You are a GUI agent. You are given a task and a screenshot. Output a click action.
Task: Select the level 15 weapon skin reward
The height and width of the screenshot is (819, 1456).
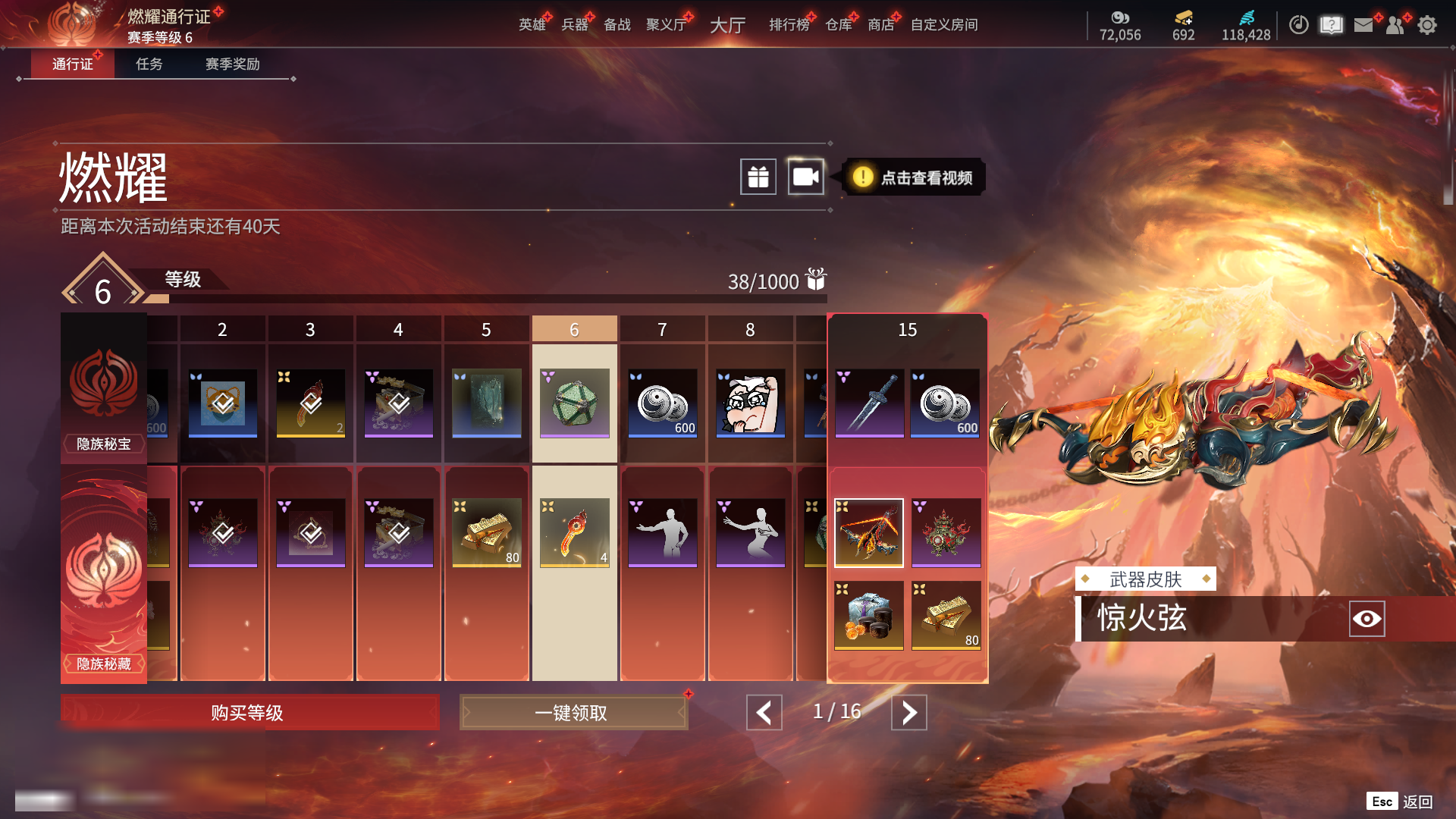click(869, 532)
